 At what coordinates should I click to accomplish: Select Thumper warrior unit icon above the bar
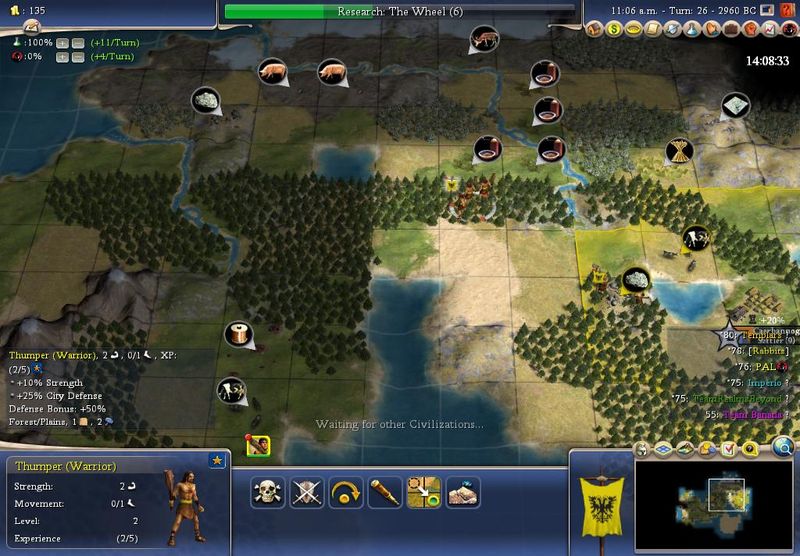pos(256,446)
